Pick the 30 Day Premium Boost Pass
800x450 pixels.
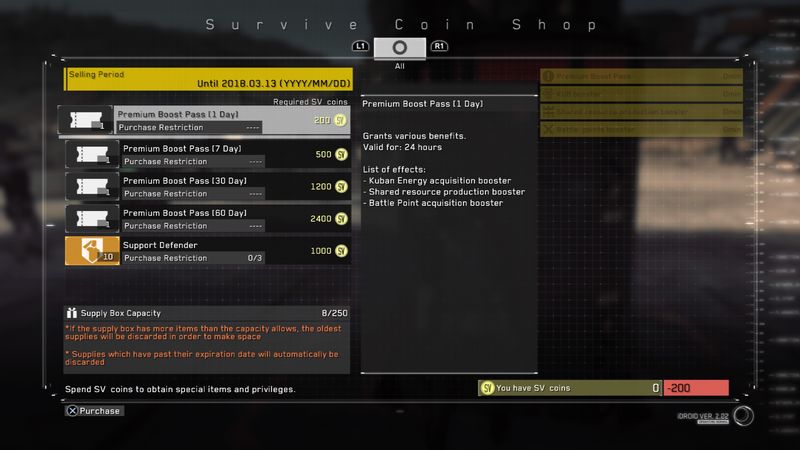pos(207,187)
